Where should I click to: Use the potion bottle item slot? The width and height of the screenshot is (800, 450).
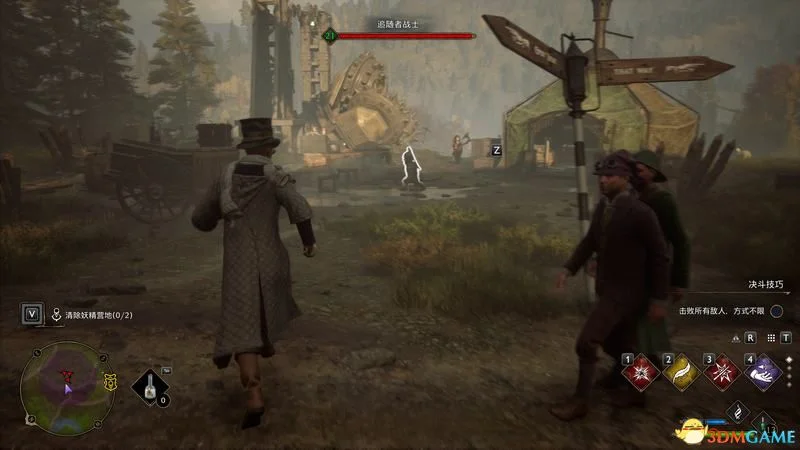pos(152,385)
